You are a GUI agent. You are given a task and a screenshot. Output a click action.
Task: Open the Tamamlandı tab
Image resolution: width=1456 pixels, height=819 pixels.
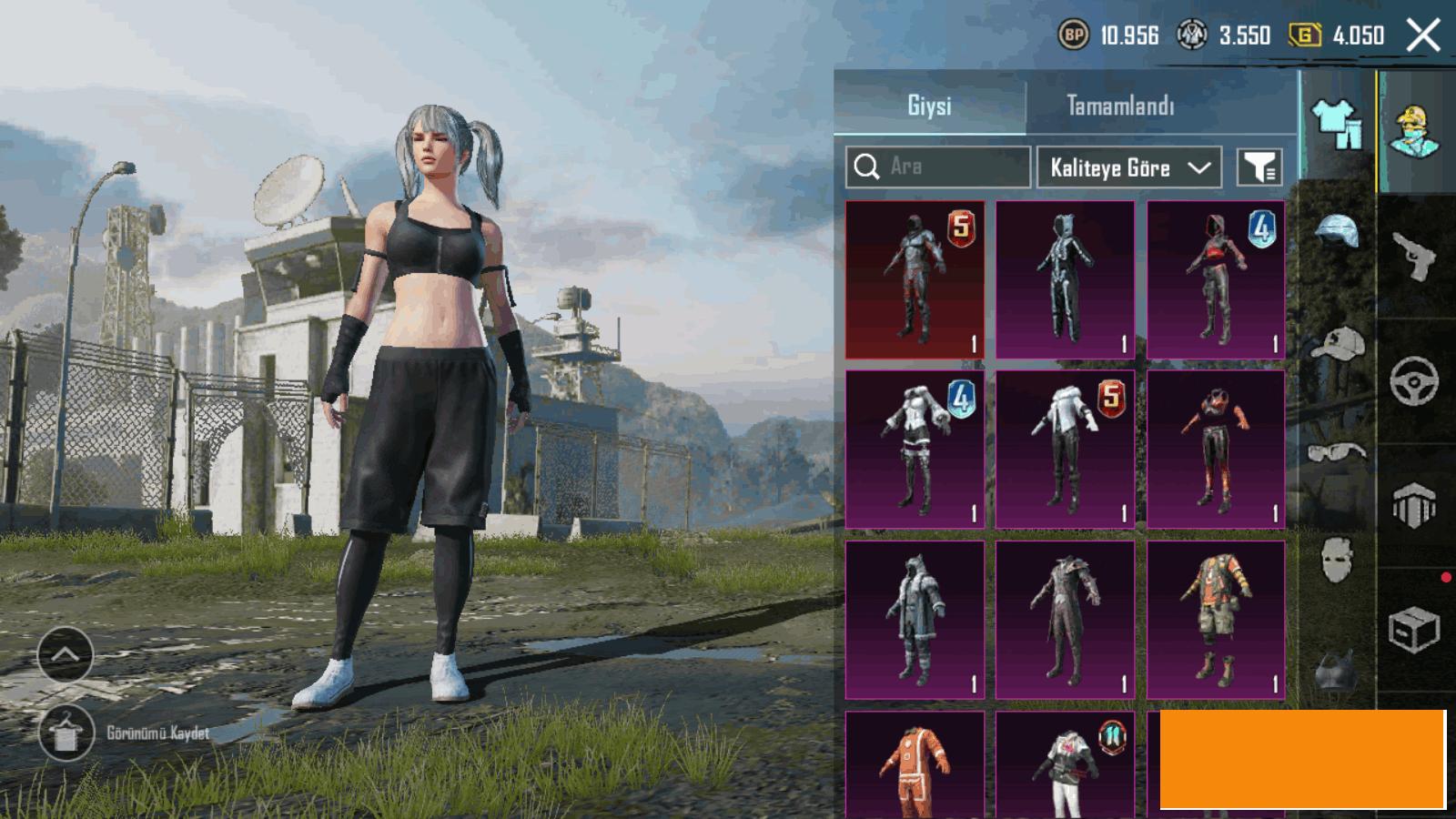1119,106
